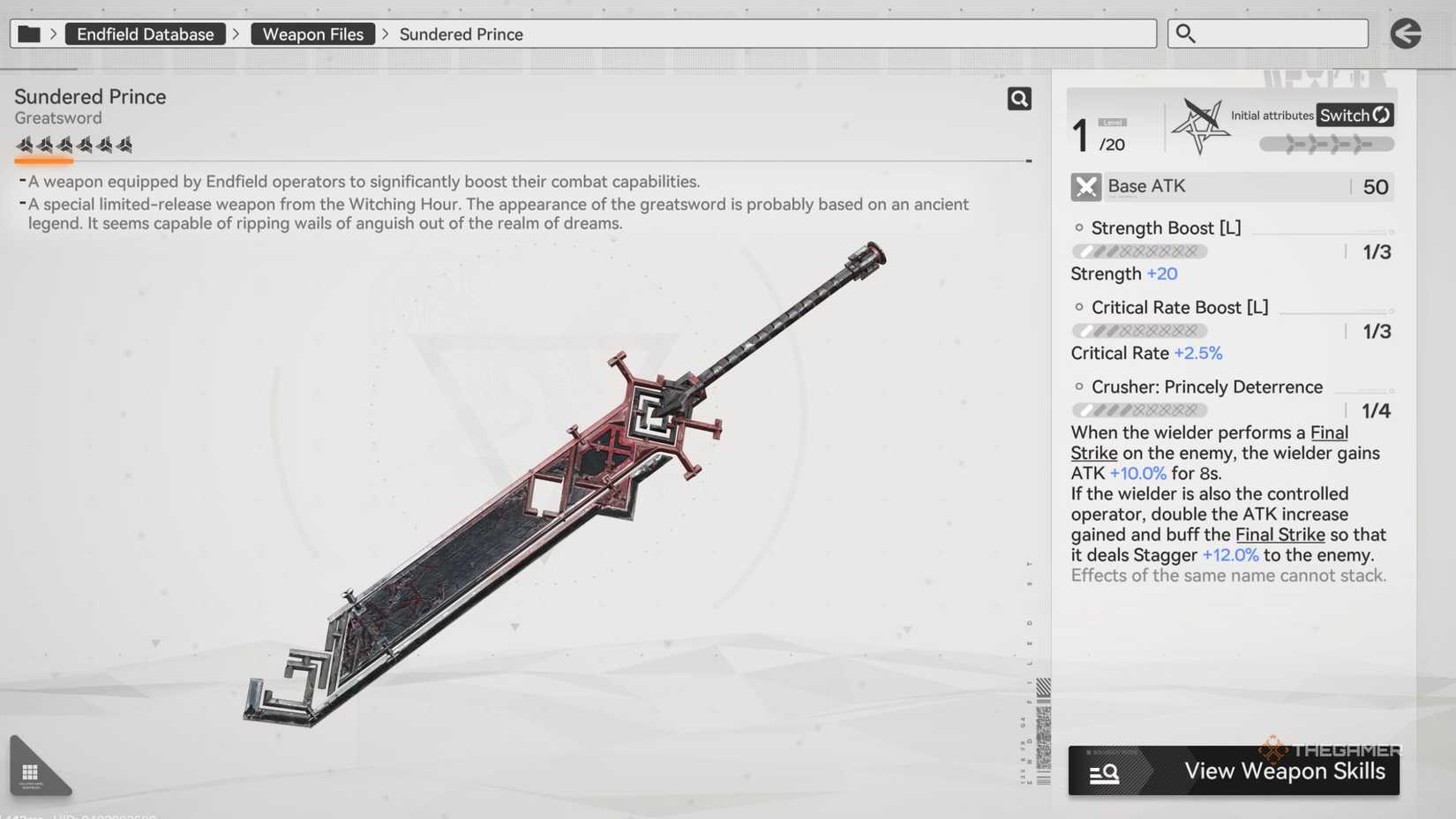Select the Critical Rate Boost [L] bullet marker
The image size is (1456, 819).
pos(1079,306)
